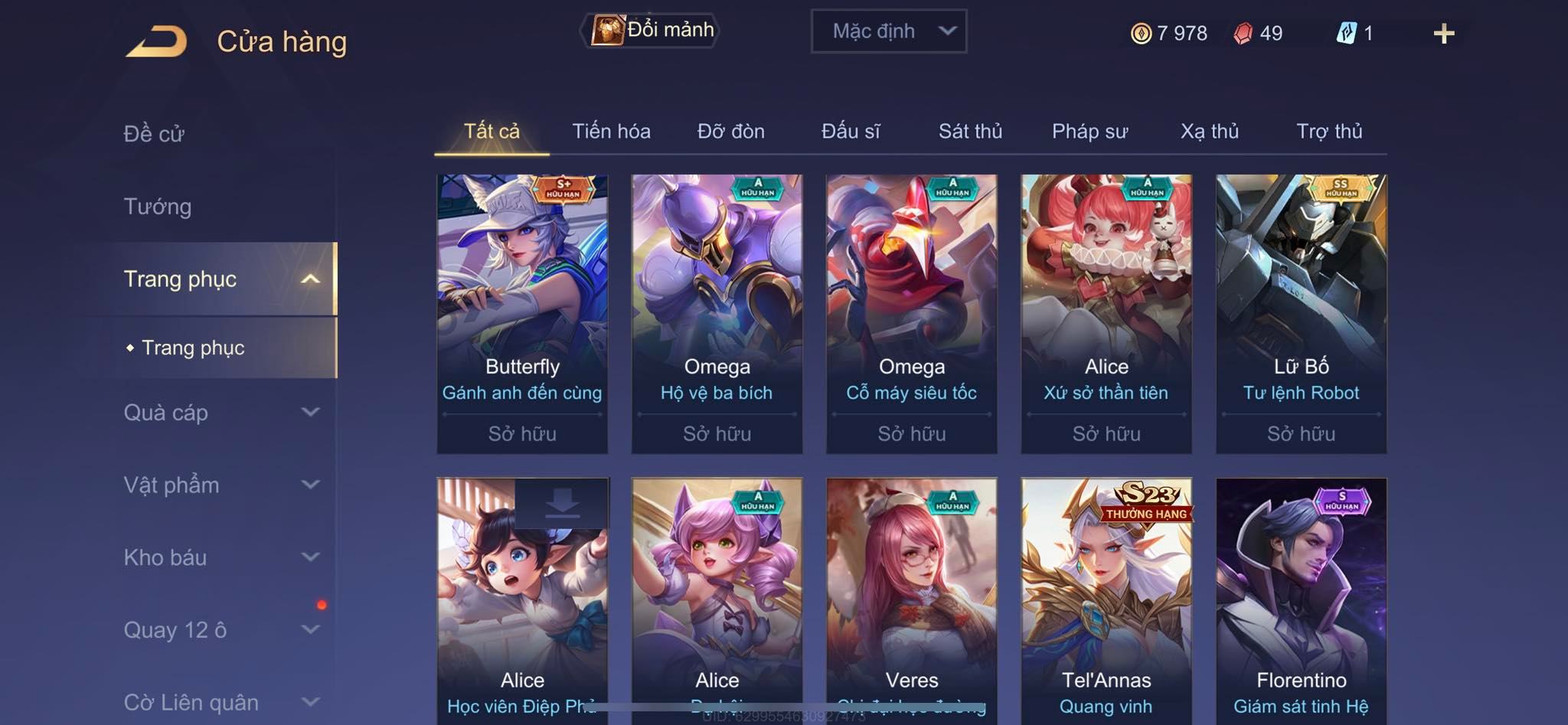Show Sát thủ skins
The height and width of the screenshot is (725, 1568).
(970, 132)
